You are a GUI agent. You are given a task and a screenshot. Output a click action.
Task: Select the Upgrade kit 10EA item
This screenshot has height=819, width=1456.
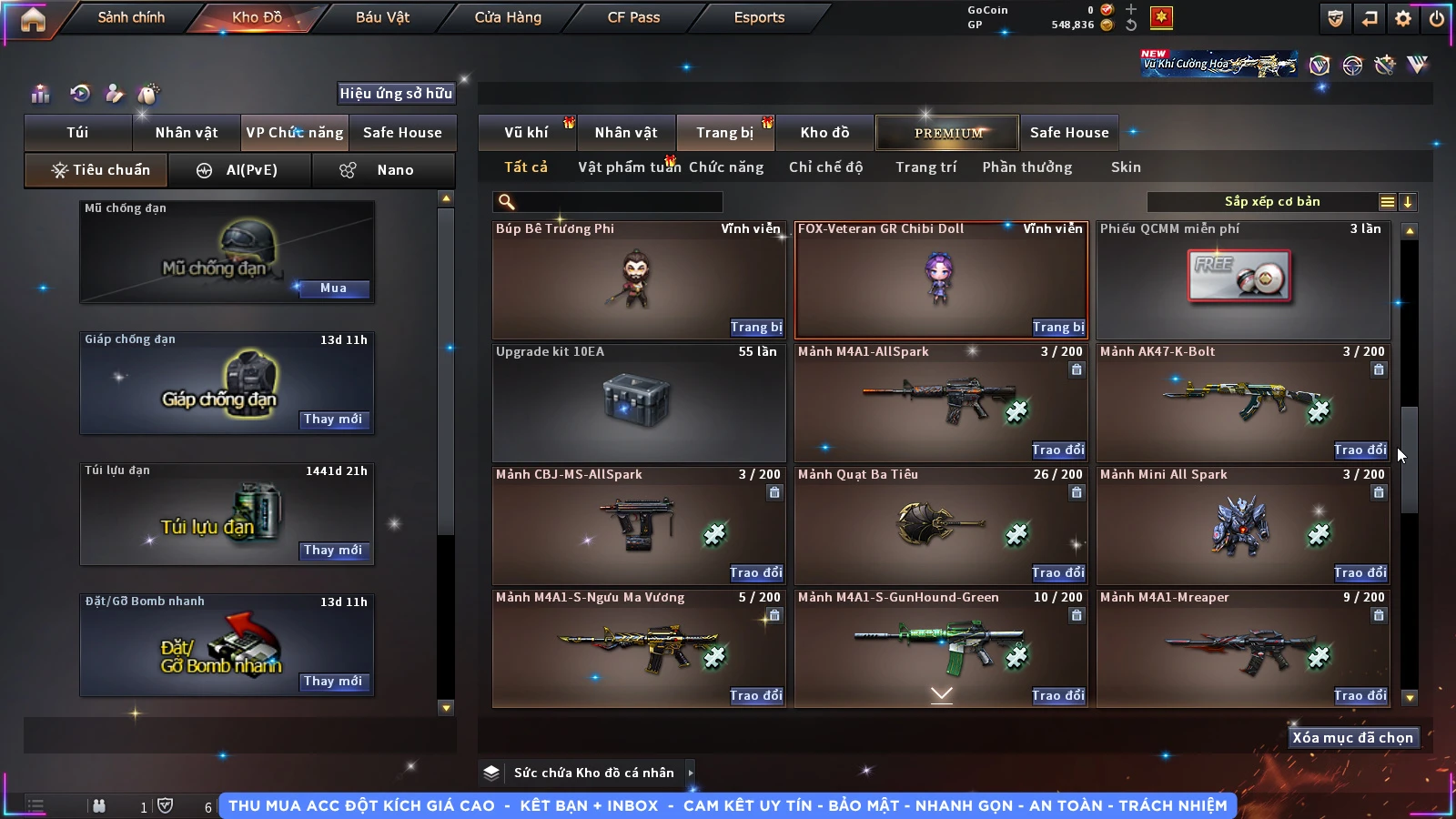(638, 402)
